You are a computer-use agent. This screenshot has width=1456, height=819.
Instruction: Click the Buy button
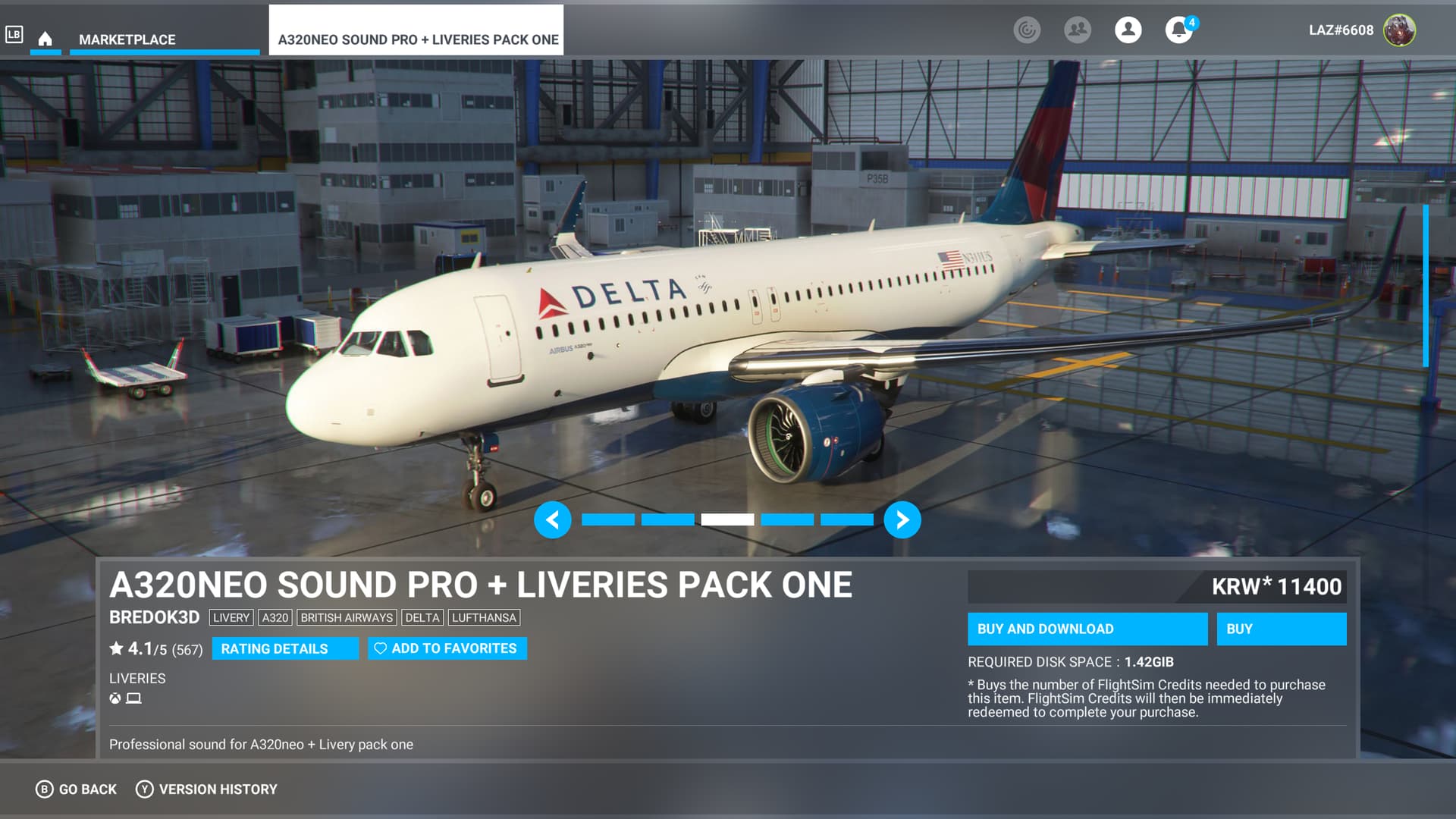1281,629
